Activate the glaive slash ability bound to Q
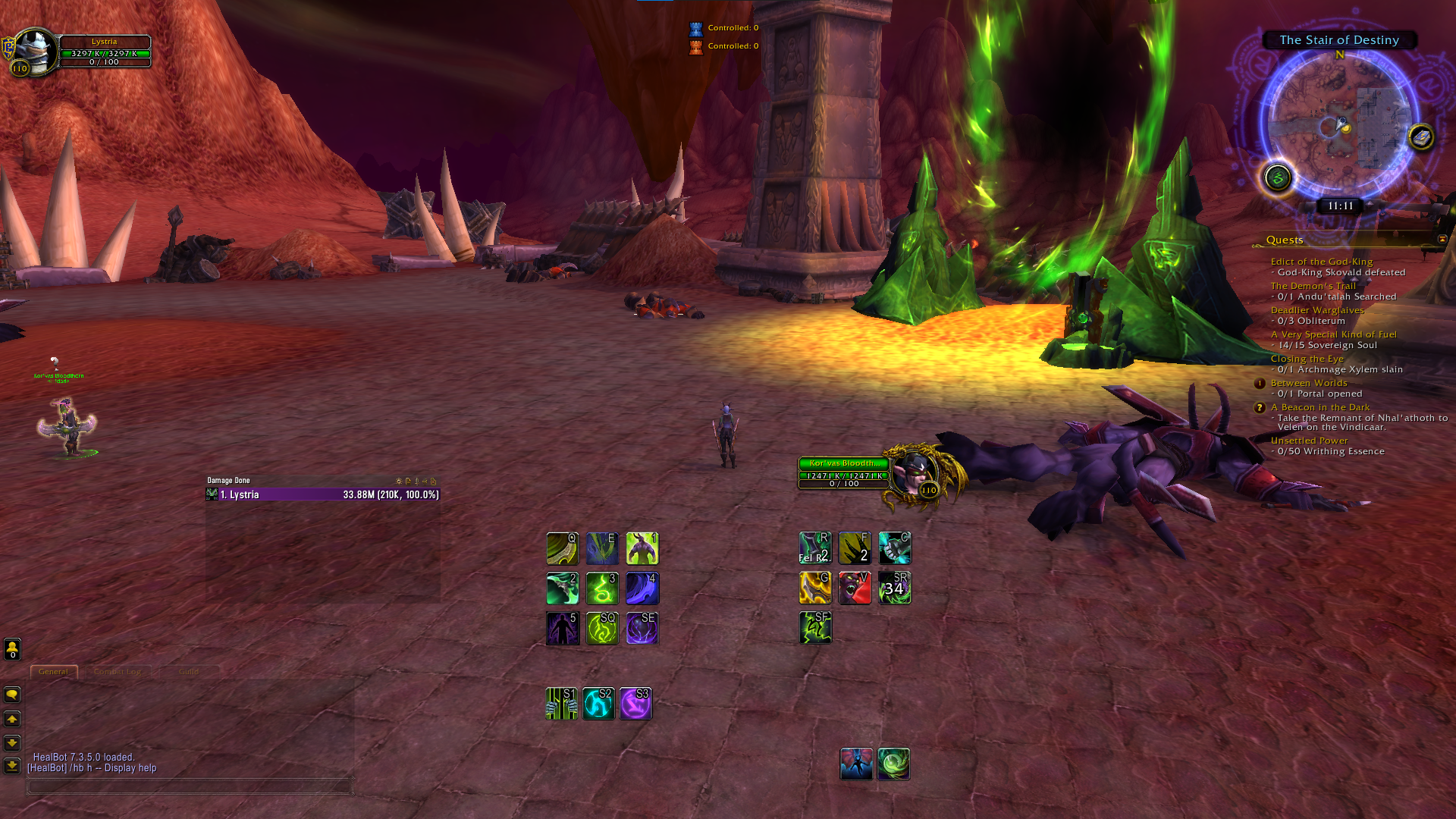This screenshot has height=819, width=1456. (563, 548)
